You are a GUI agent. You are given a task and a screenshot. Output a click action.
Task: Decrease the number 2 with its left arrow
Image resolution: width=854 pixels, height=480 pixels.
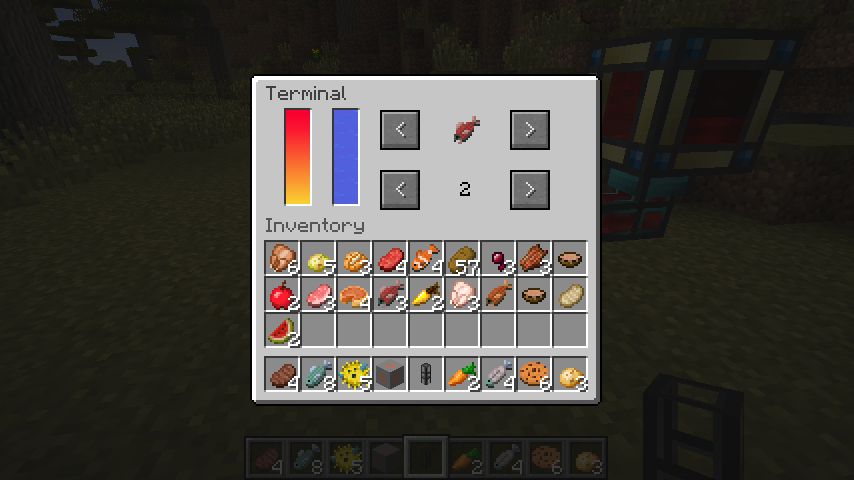coord(400,189)
